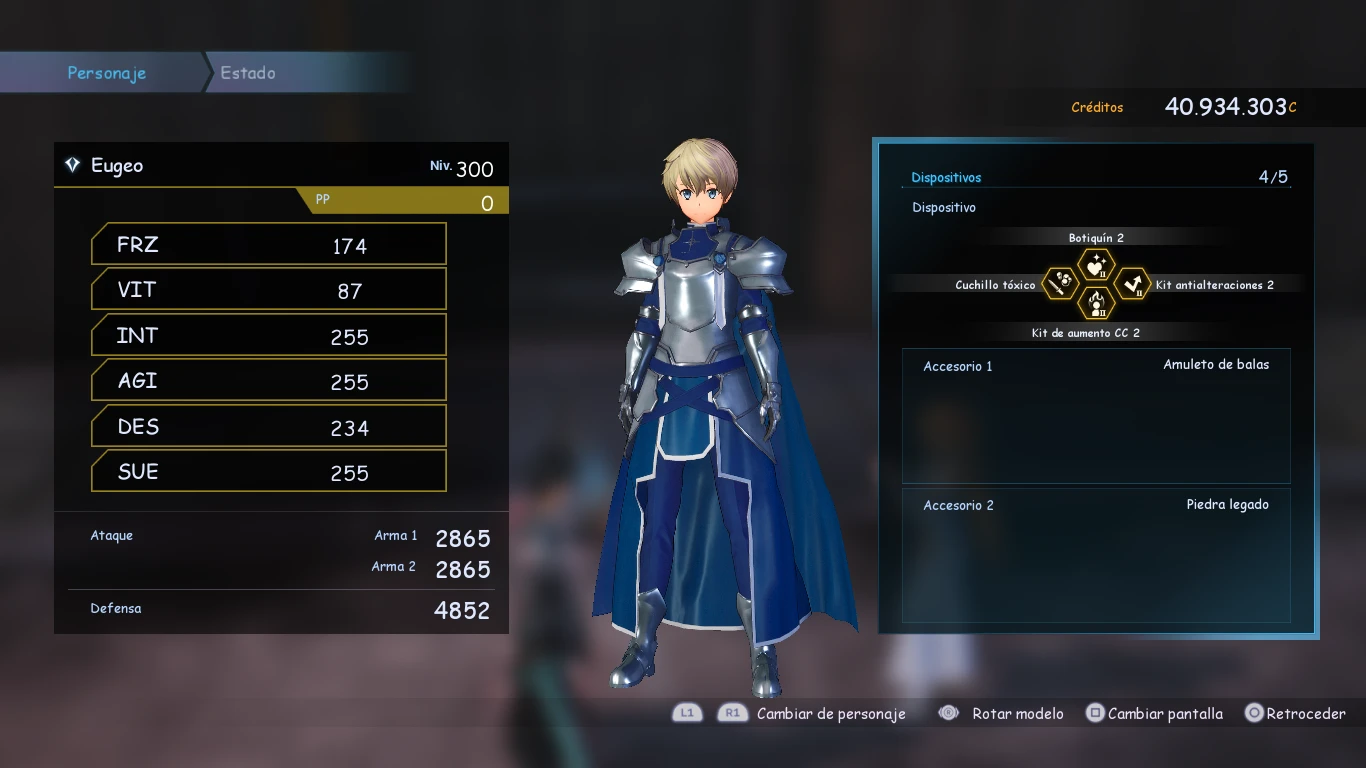Viewport: 1366px width, 768px height.
Task: Click the Kit de aumento CC 2 icon
Action: pos(1096,302)
